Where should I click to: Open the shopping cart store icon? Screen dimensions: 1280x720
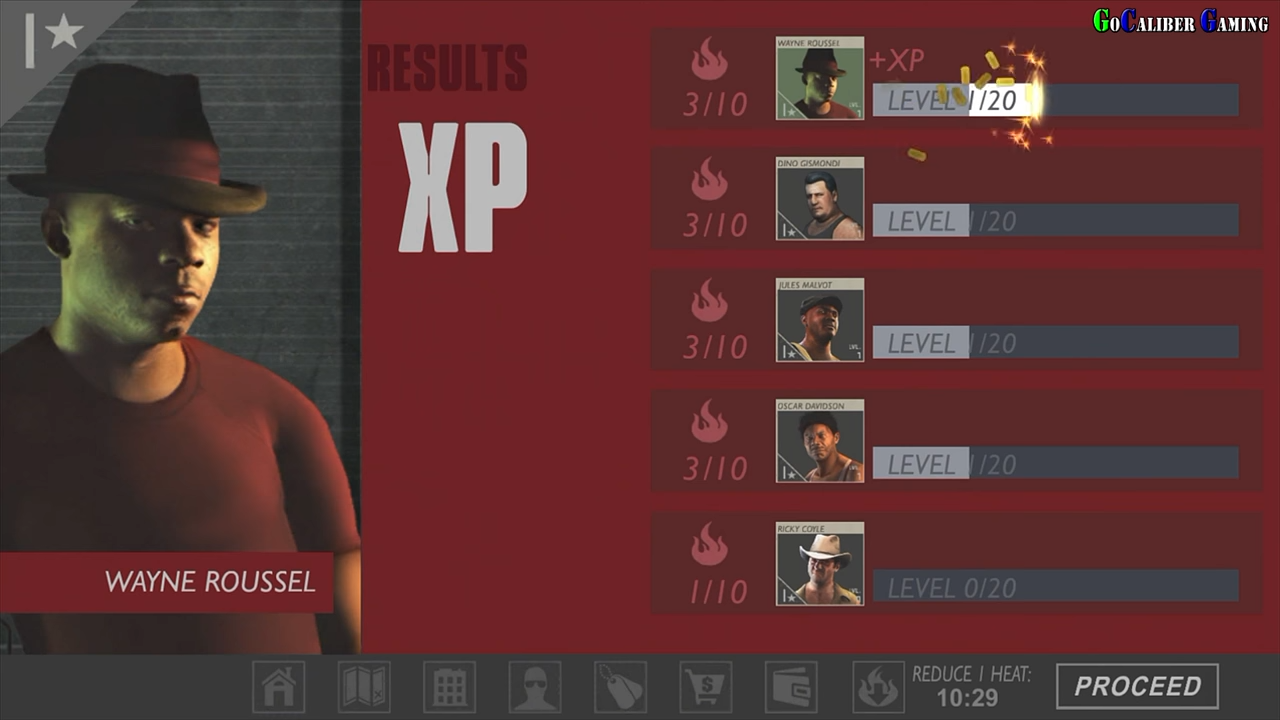(x=705, y=687)
